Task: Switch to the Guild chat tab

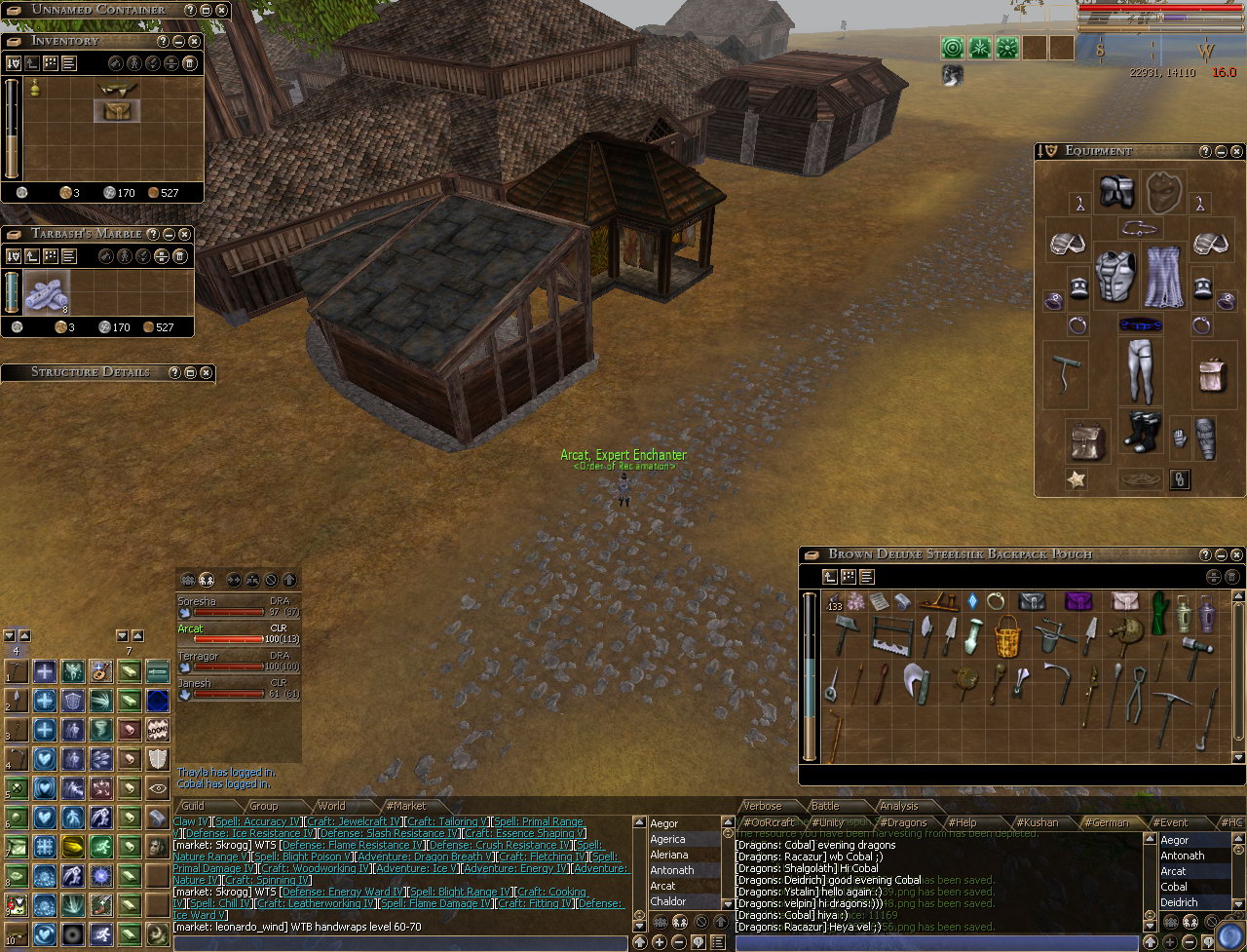Action: [x=193, y=806]
